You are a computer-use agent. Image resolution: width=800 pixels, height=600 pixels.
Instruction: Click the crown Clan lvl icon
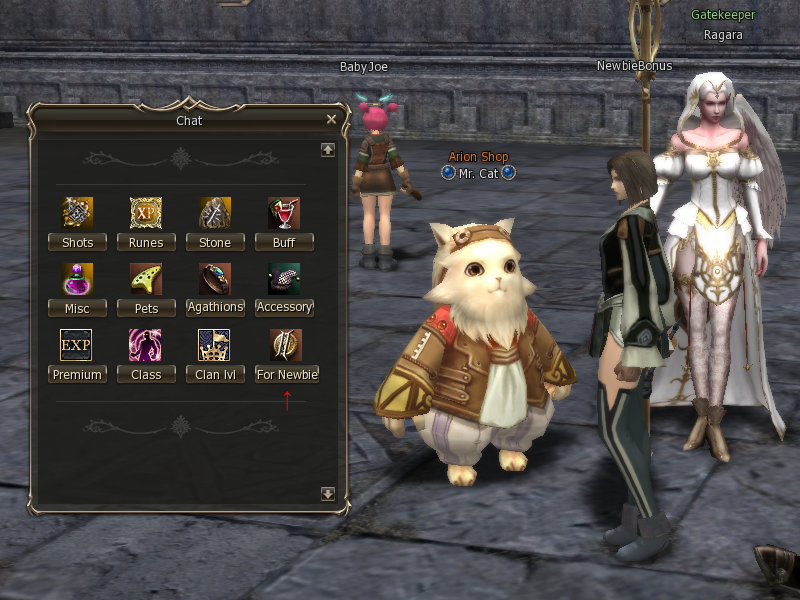tap(214, 345)
